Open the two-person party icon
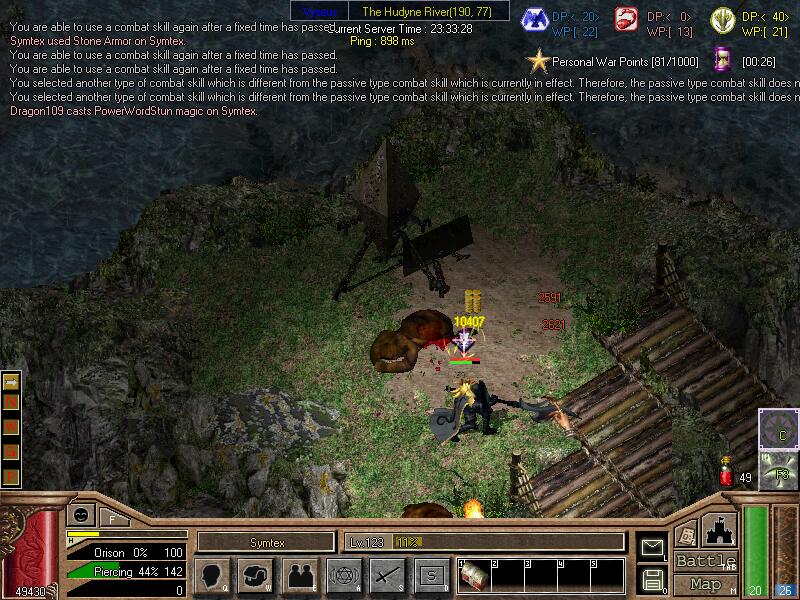 pyautogui.click(x=298, y=575)
